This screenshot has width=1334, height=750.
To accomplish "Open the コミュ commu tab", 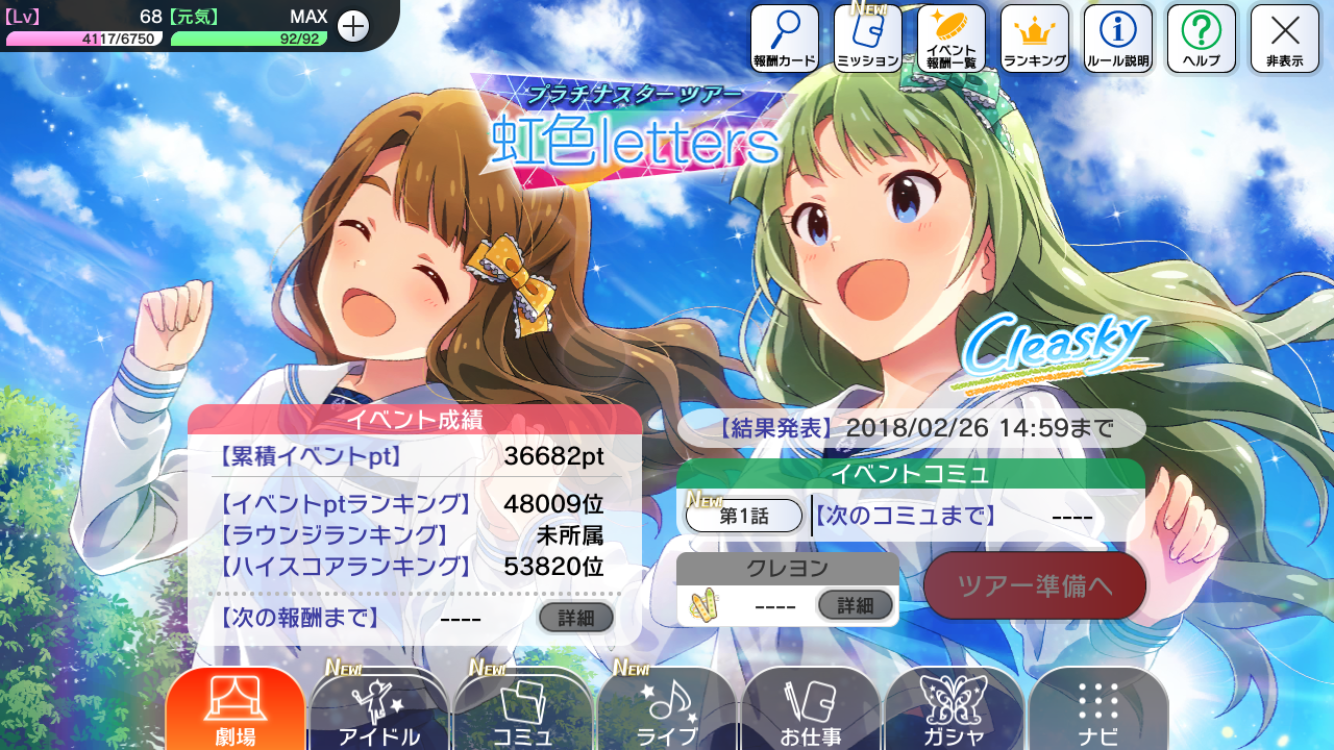I will coord(523,710).
